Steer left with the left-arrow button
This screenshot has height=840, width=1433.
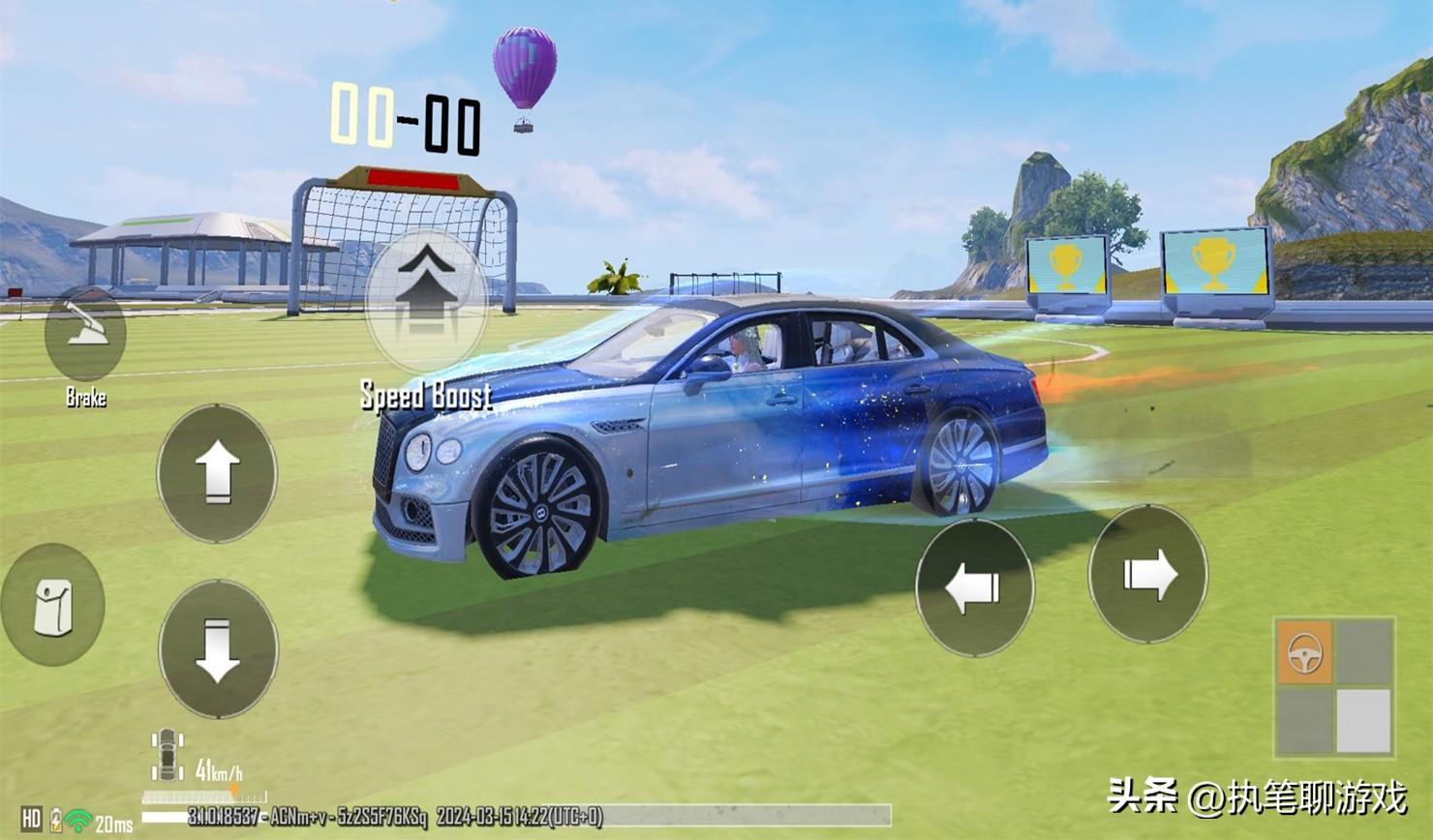tap(974, 587)
